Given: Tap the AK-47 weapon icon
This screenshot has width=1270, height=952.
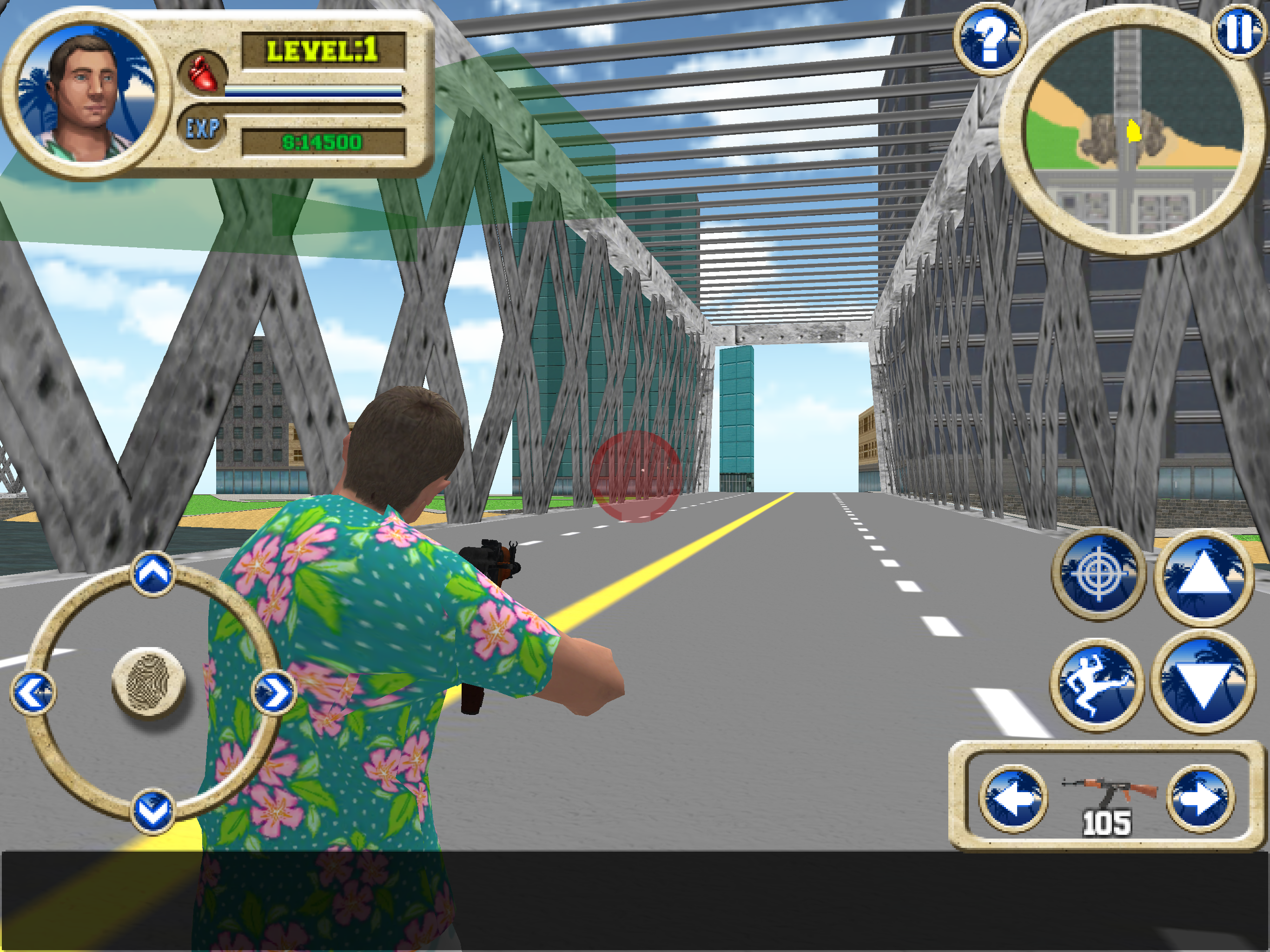Looking at the screenshot, I should coord(1107,791).
